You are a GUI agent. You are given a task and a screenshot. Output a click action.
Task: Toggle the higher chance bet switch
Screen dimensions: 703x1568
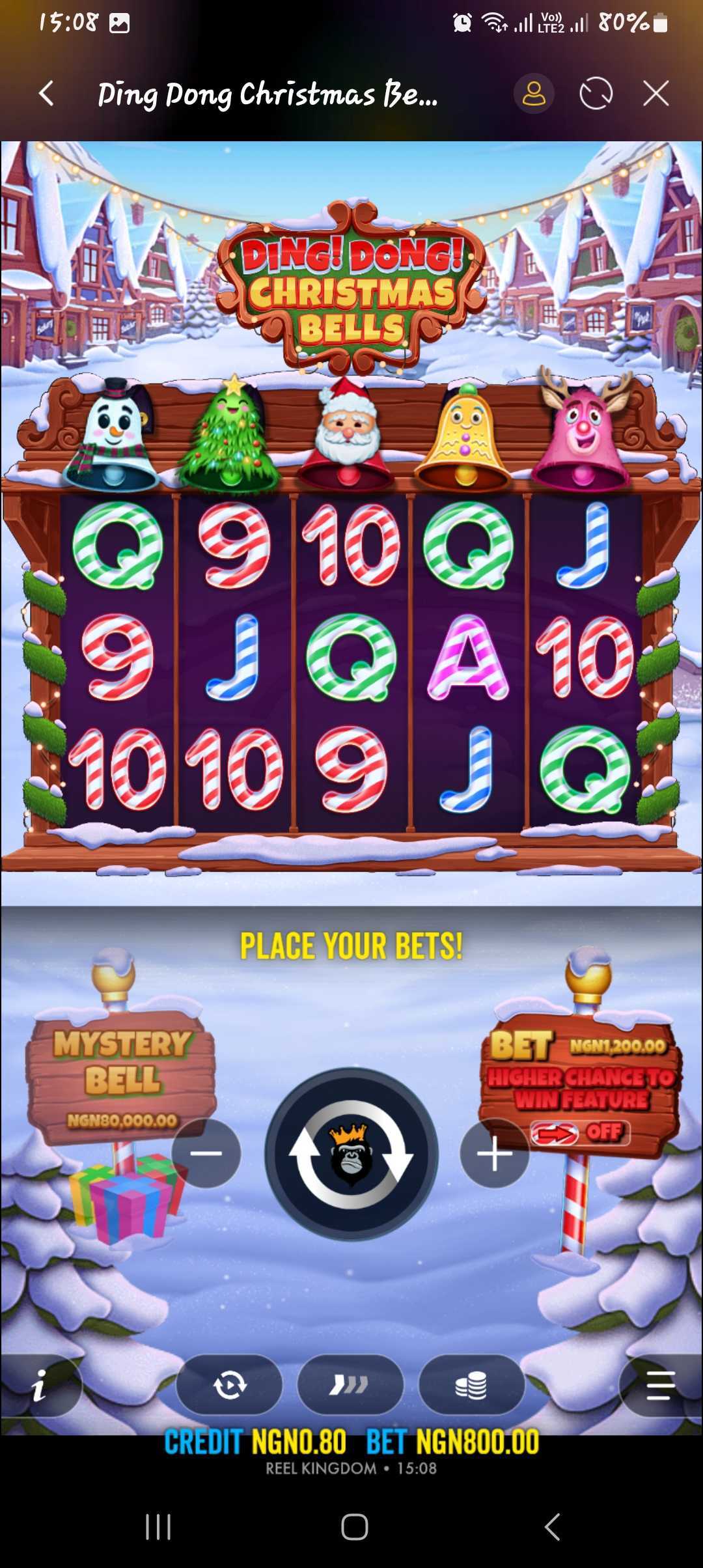pyautogui.click(x=579, y=1133)
